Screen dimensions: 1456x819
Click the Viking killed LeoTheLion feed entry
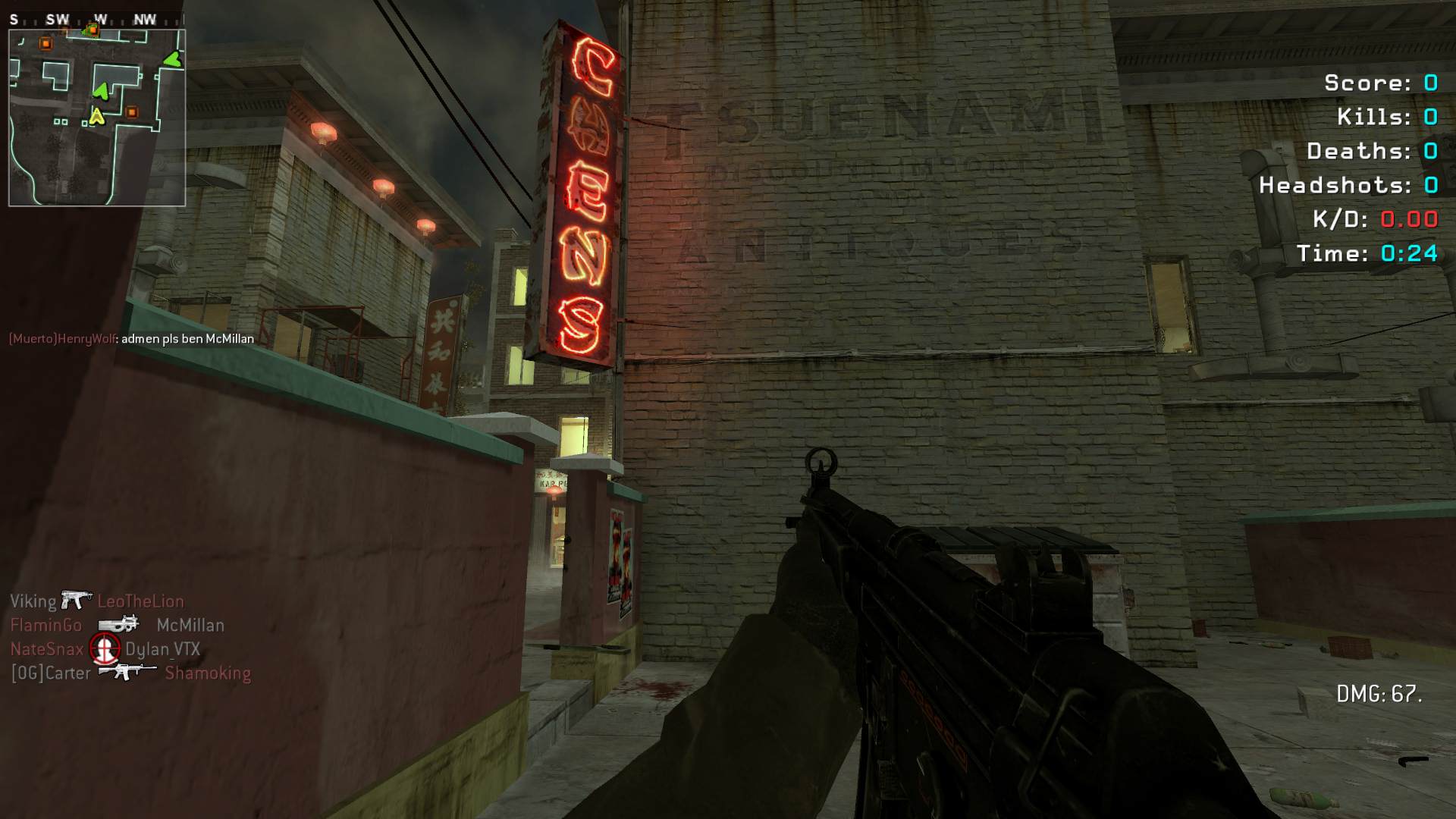tap(97, 601)
